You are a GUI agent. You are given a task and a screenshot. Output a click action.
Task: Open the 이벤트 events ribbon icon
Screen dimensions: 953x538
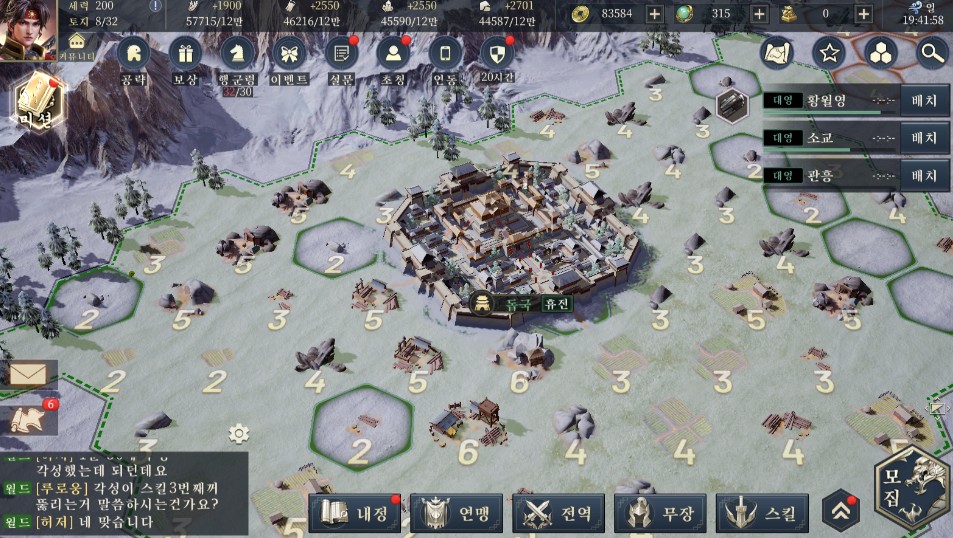point(289,55)
